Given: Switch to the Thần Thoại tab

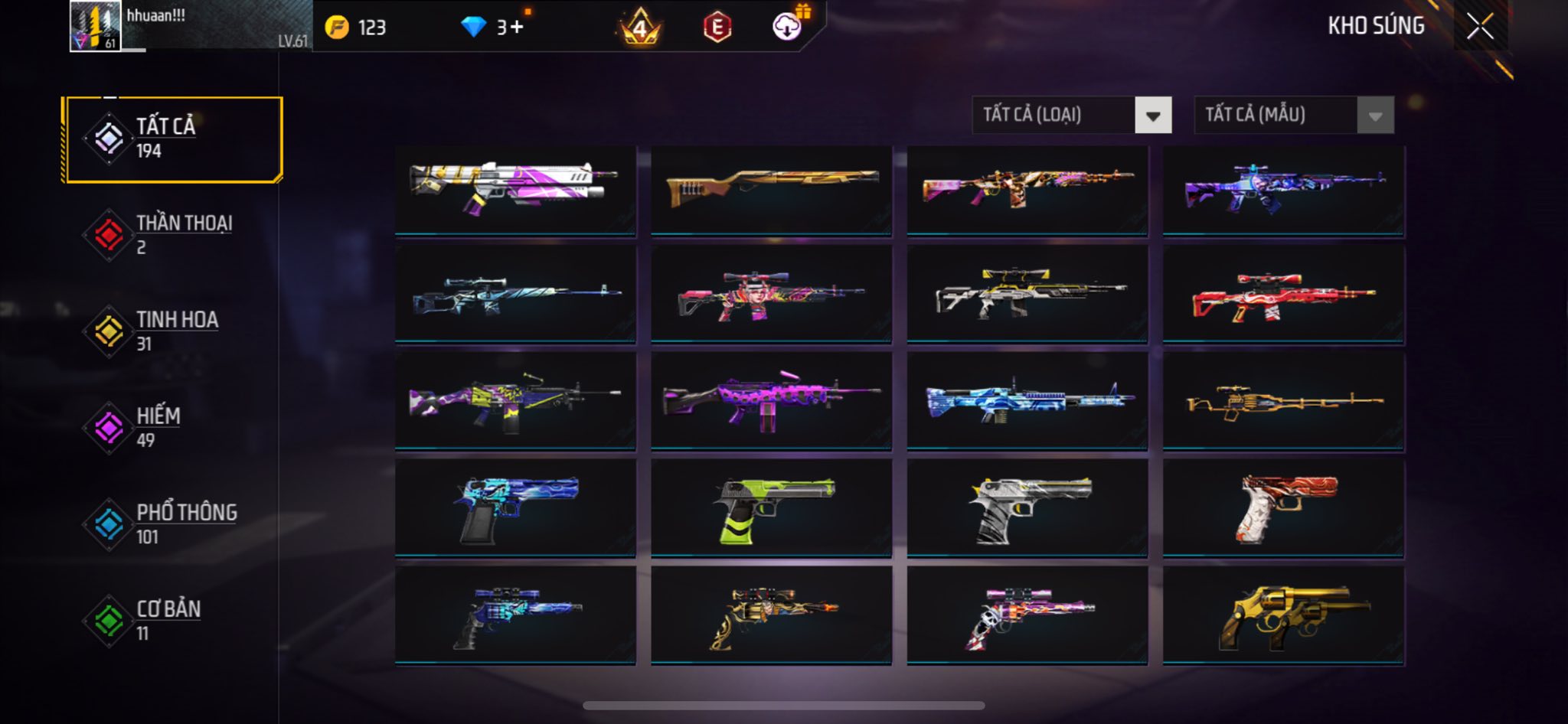Looking at the screenshot, I should (175, 235).
